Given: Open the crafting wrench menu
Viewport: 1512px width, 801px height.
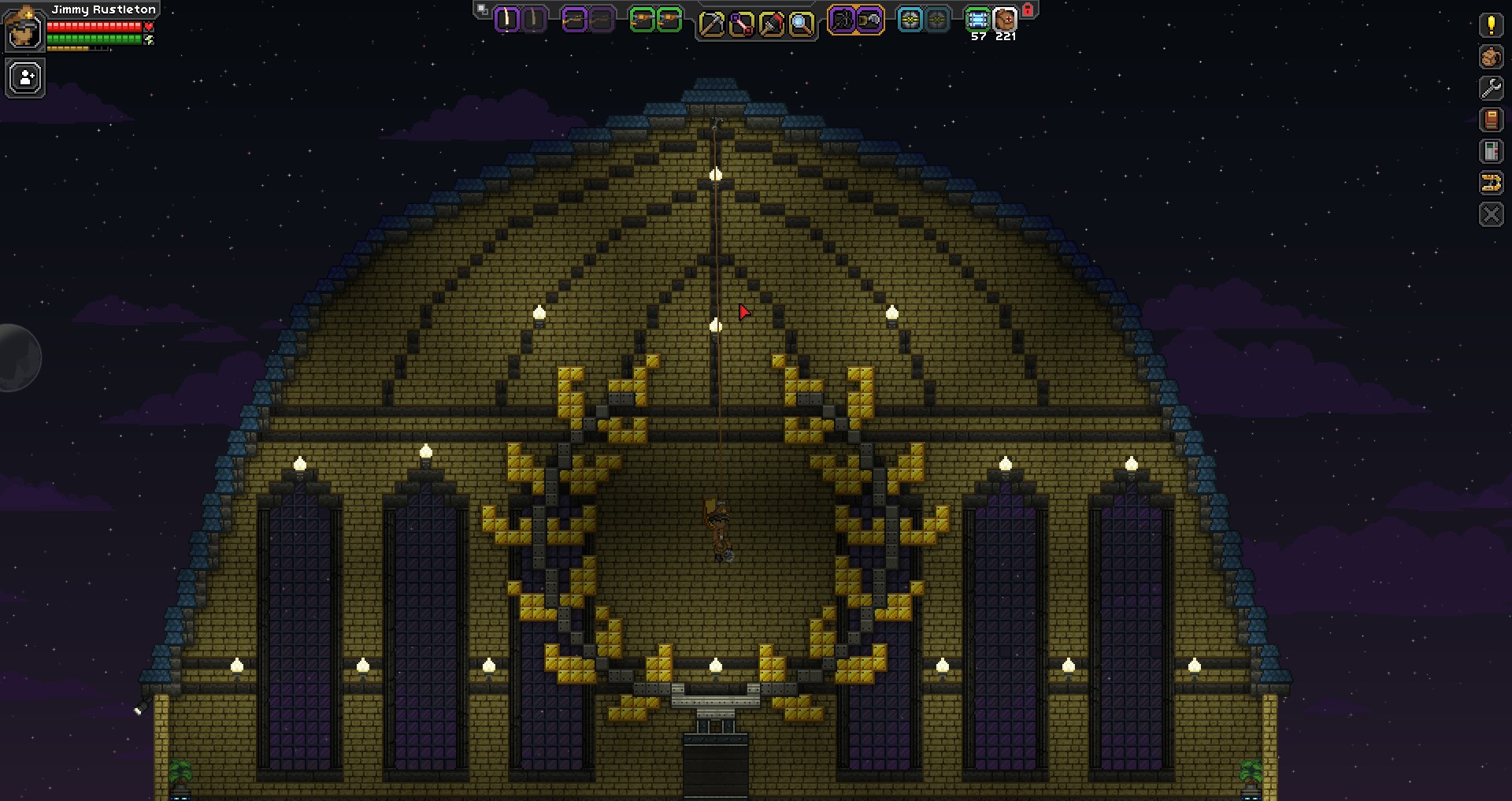Looking at the screenshot, I should pyautogui.click(x=1491, y=88).
